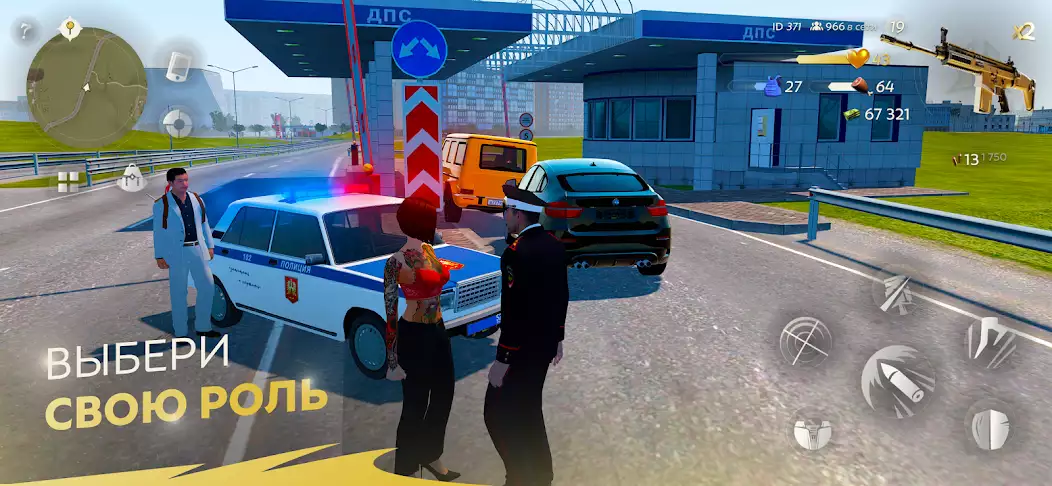Tap the spiked claw action button
Viewport: 1052px width, 486px height.
click(x=990, y=341)
